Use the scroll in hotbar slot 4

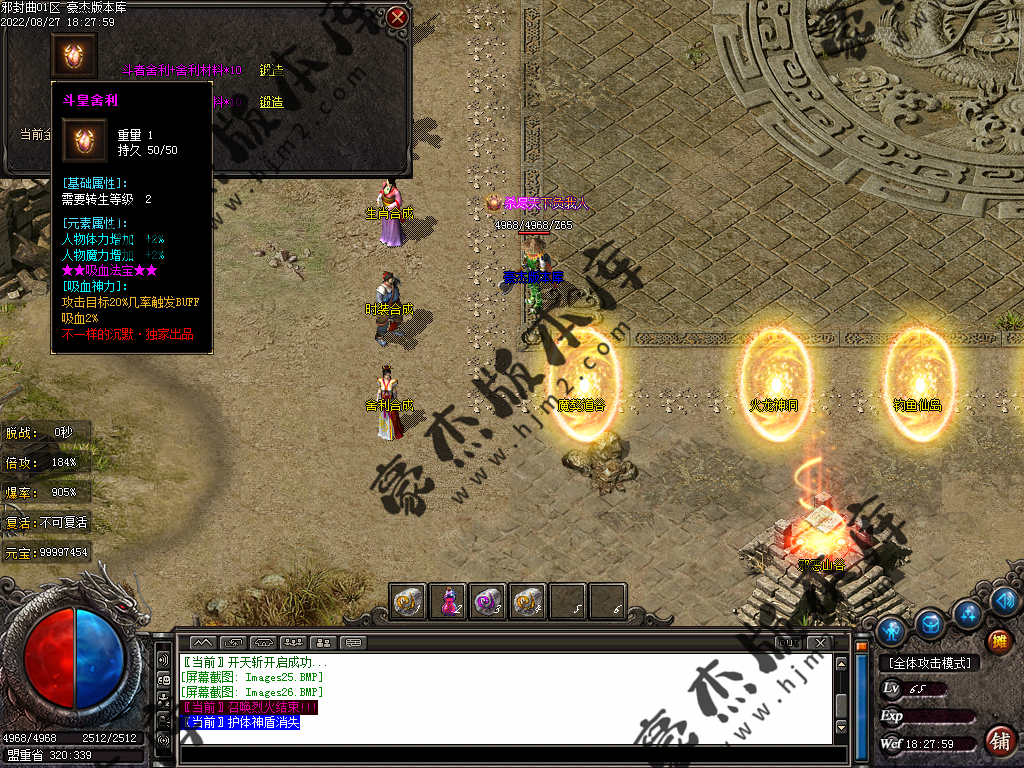coord(527,602)
